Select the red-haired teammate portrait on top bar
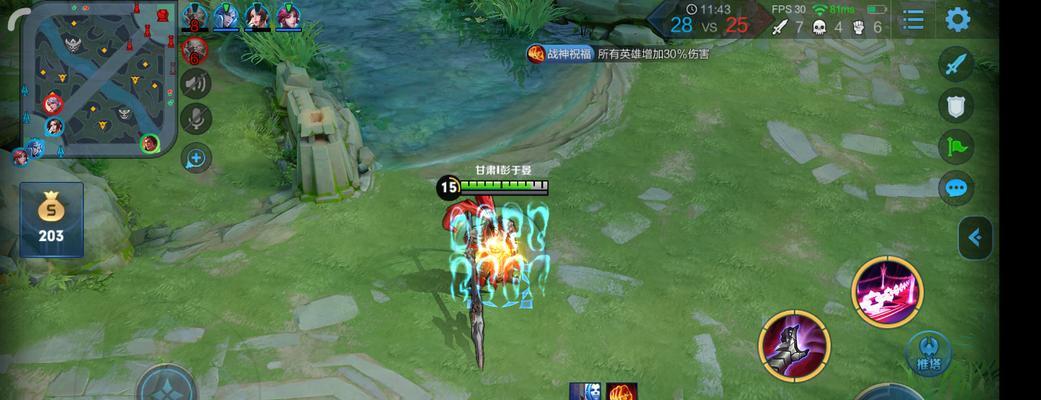The height and width of the screenshot is (400, 1041). pyautogui.click(x=288, y=17)
